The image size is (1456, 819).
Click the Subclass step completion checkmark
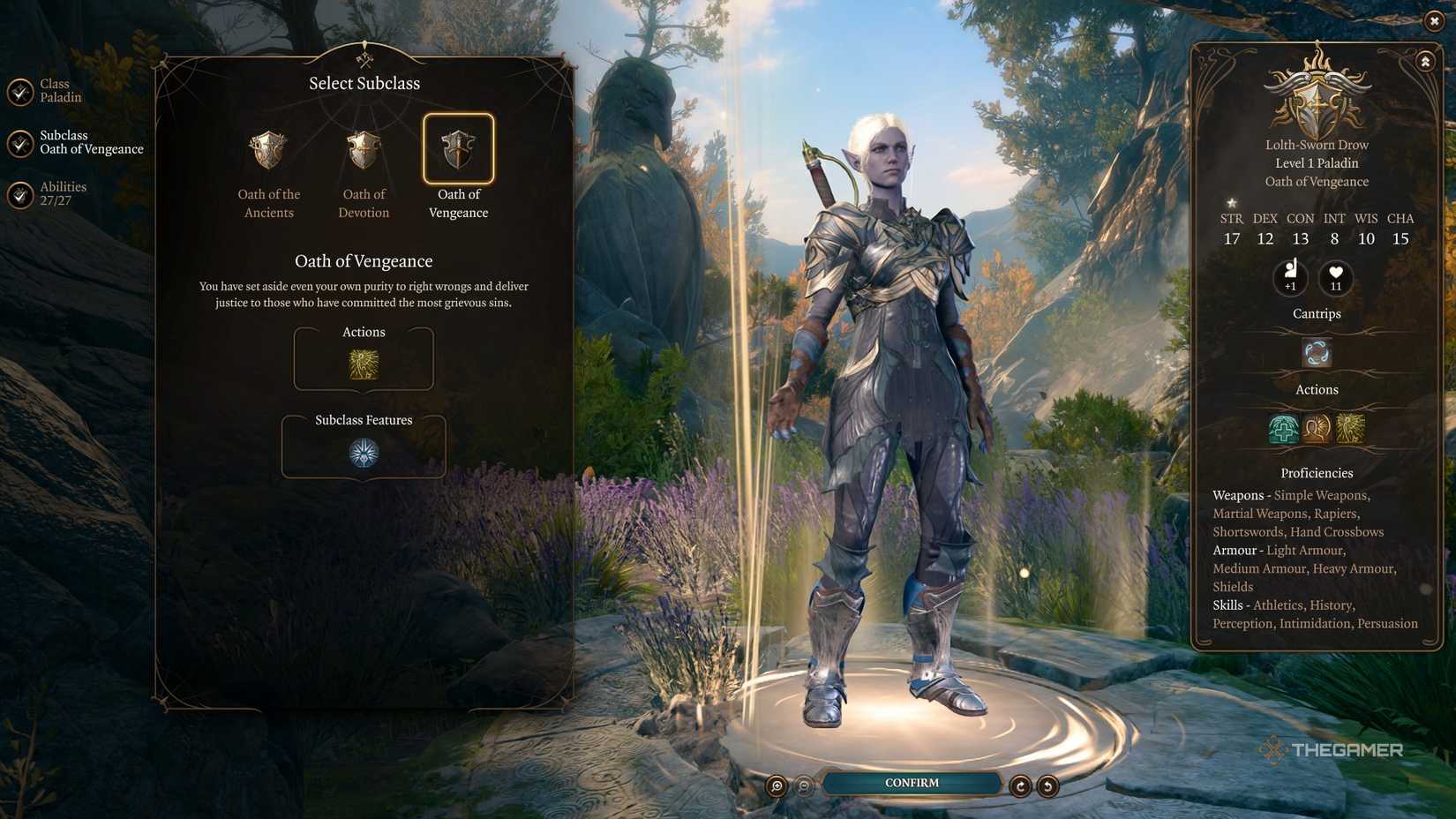19,143
